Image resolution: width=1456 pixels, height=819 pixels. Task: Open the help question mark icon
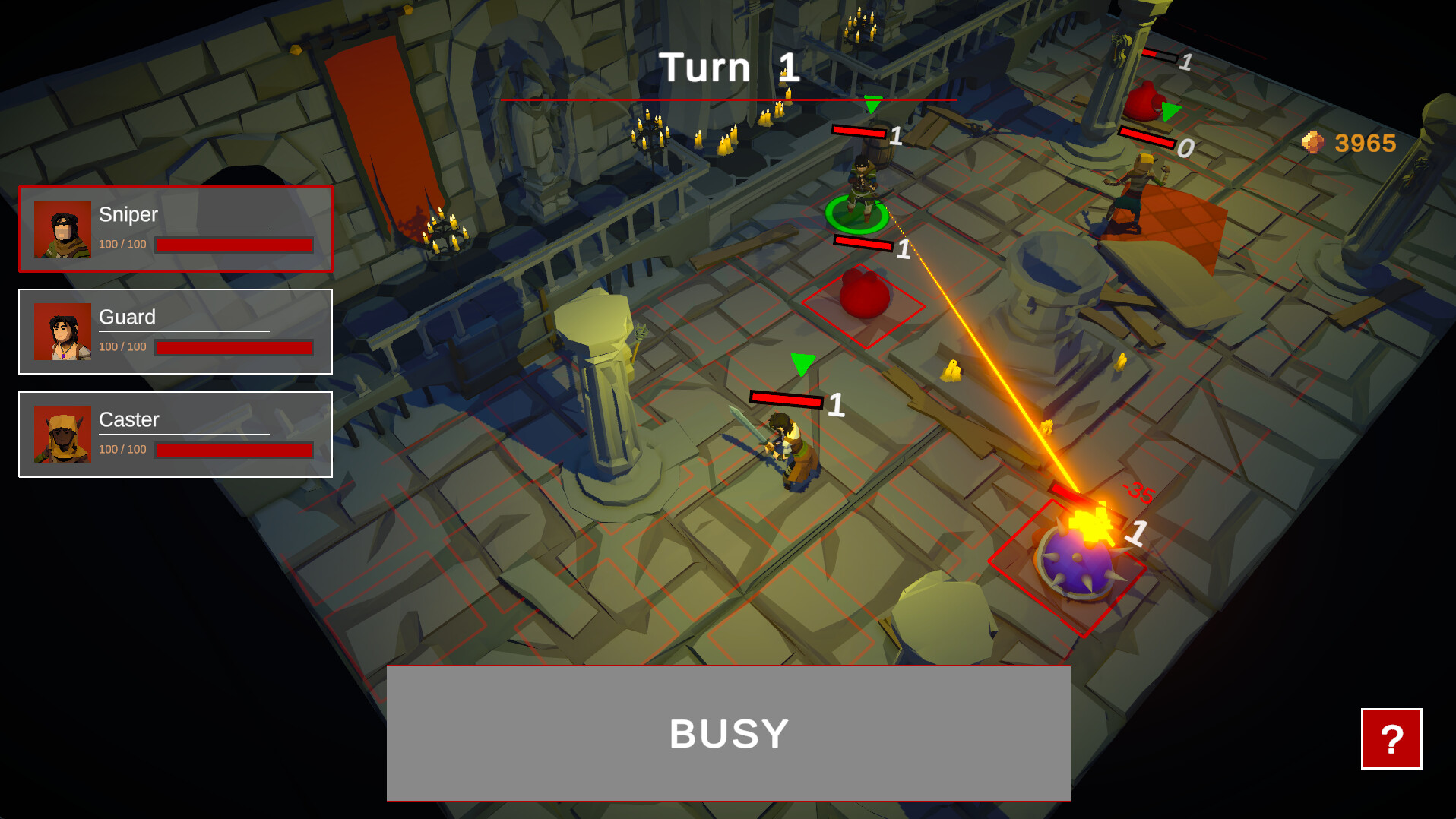tap(1391, 738)
